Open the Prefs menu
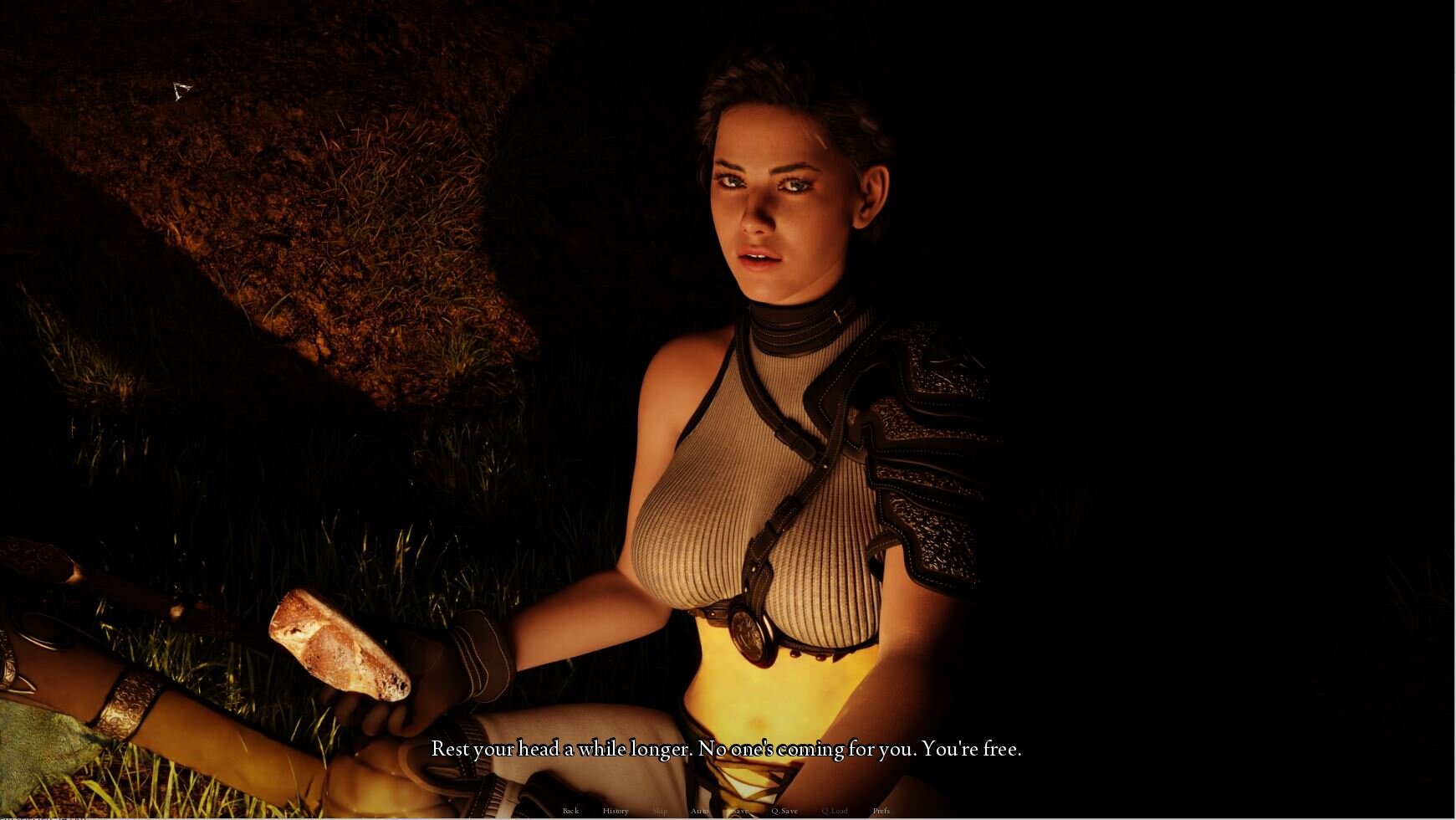Screen dimensions: 1456x820 click(881, 811)
